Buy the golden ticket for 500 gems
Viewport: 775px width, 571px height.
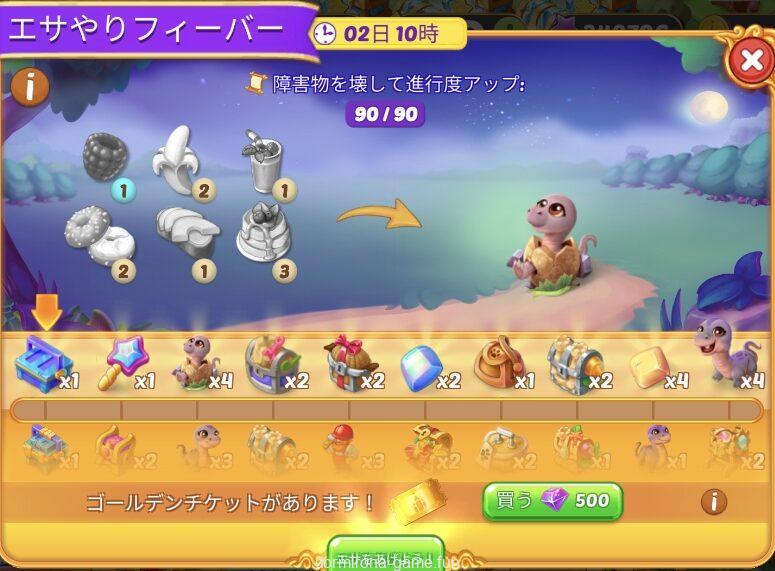click(x=552, y=500)
